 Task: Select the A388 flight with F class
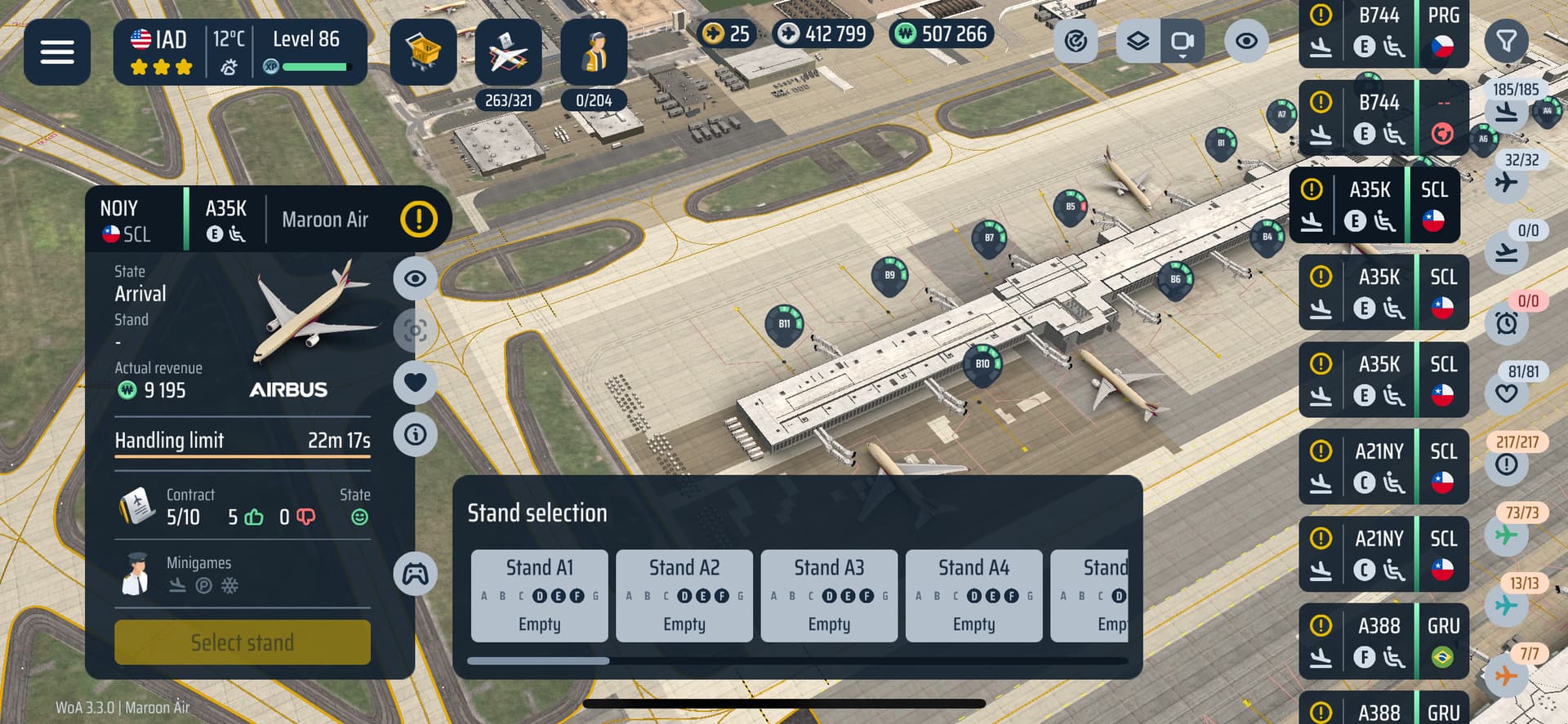(x=1383, y=642)
